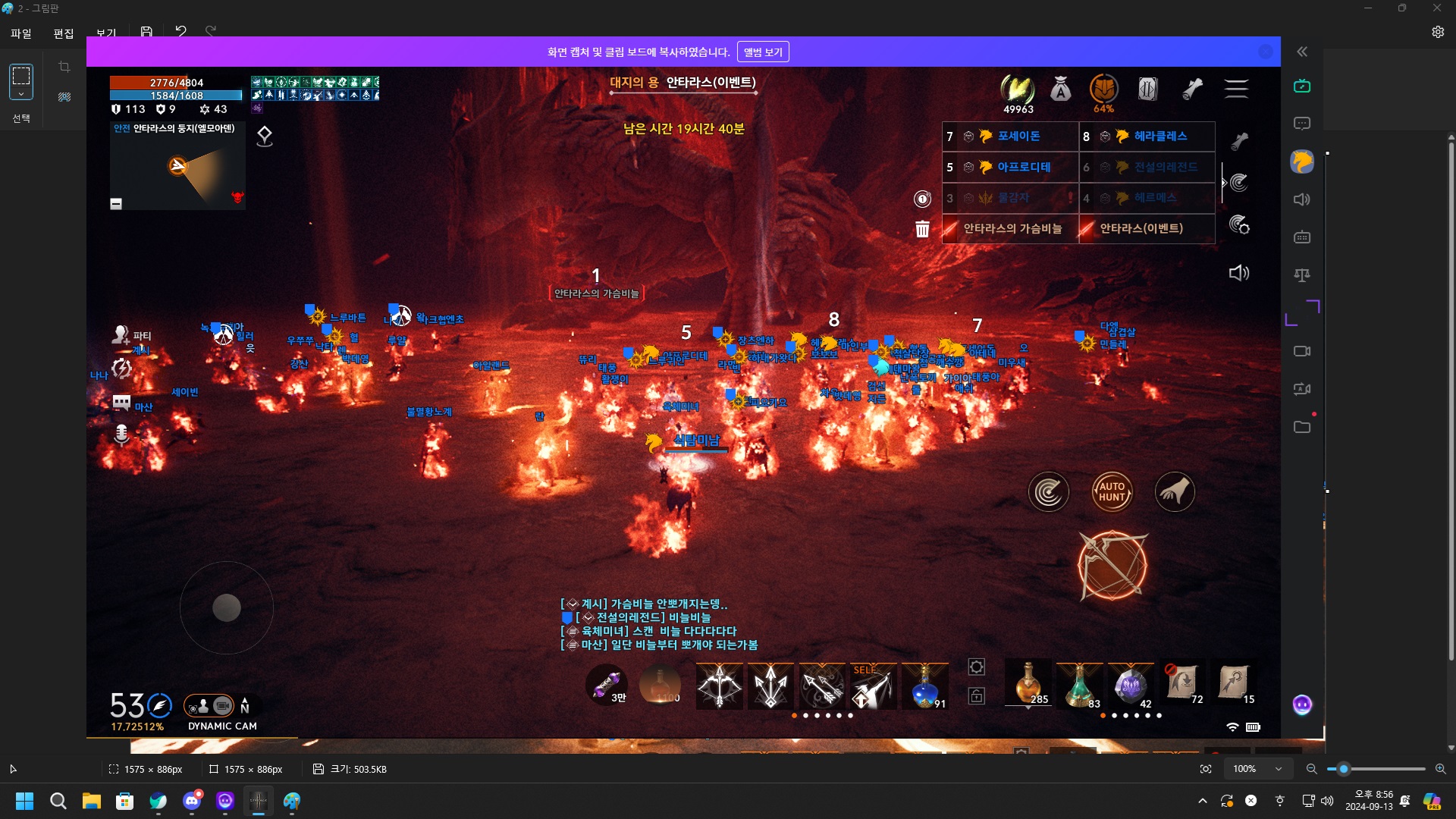1456x819 pixels.
Task: Click the orange 64% armor durability icon
Action: pos(1103,89)
